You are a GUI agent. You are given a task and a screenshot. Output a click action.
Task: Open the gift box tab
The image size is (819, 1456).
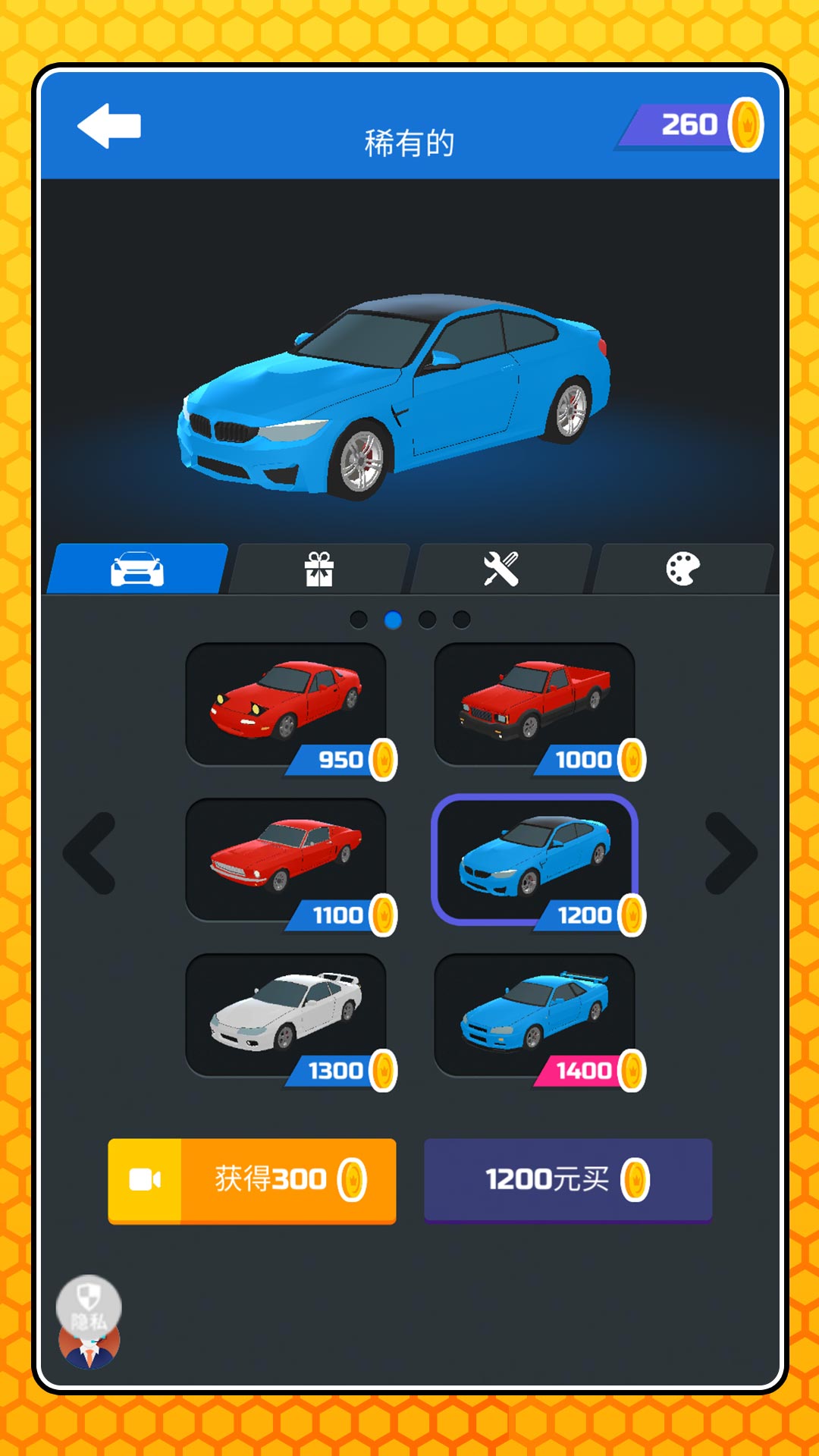tap(319, 569)
